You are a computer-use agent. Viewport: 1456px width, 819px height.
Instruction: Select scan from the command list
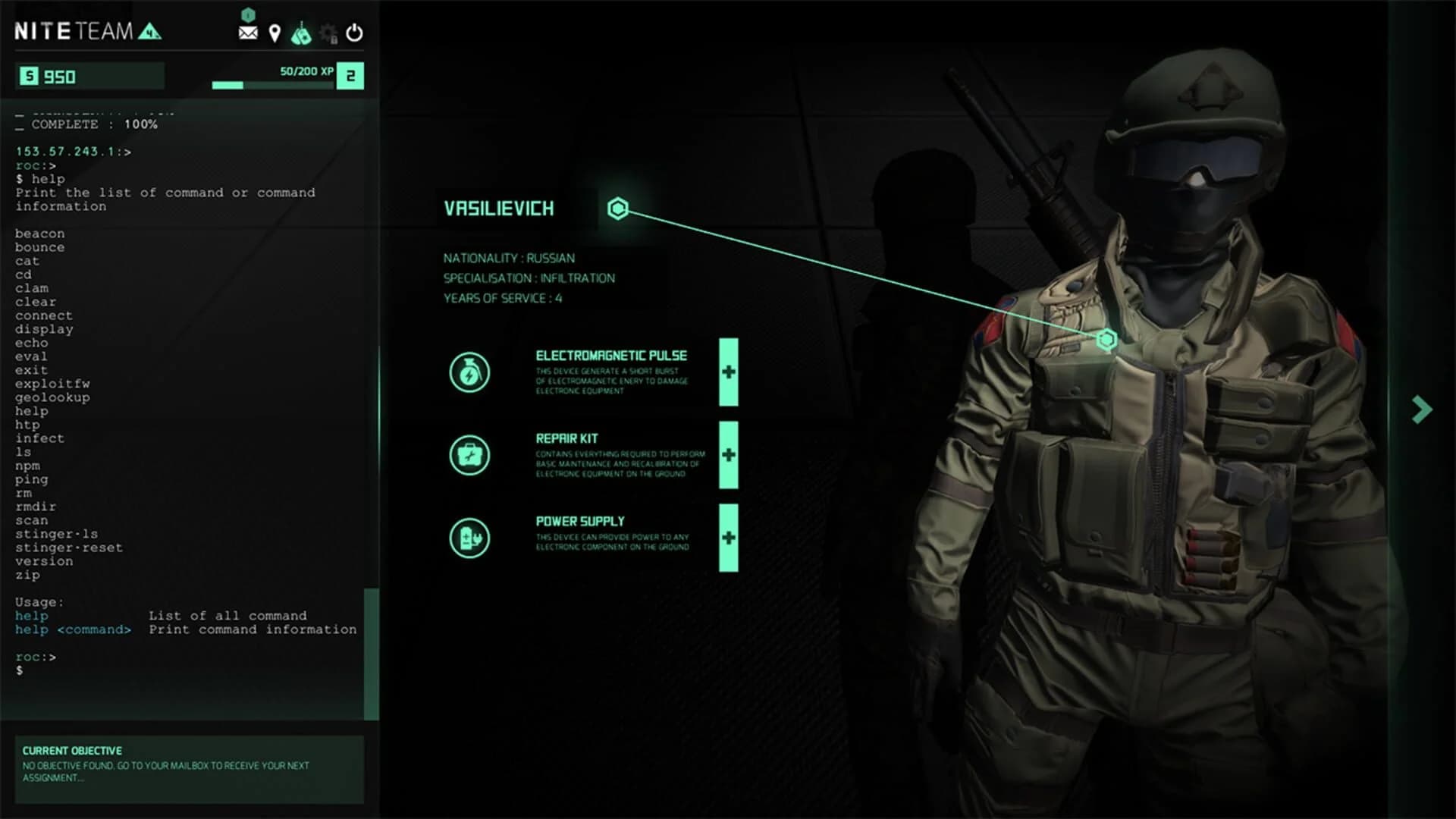31,520
